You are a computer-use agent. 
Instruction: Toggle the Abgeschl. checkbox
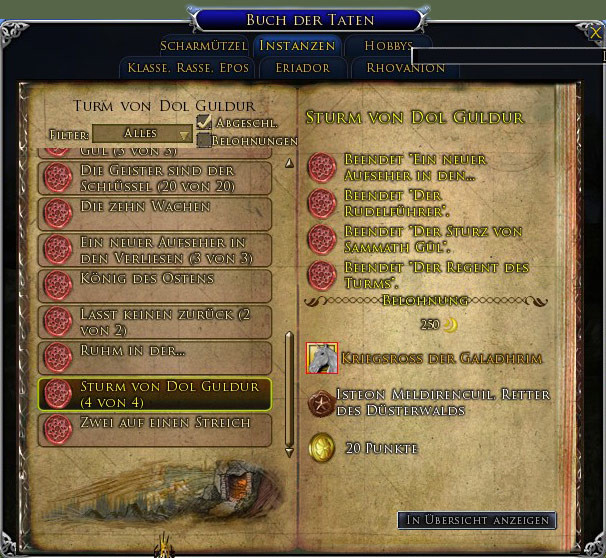click(x=204, y=121)
